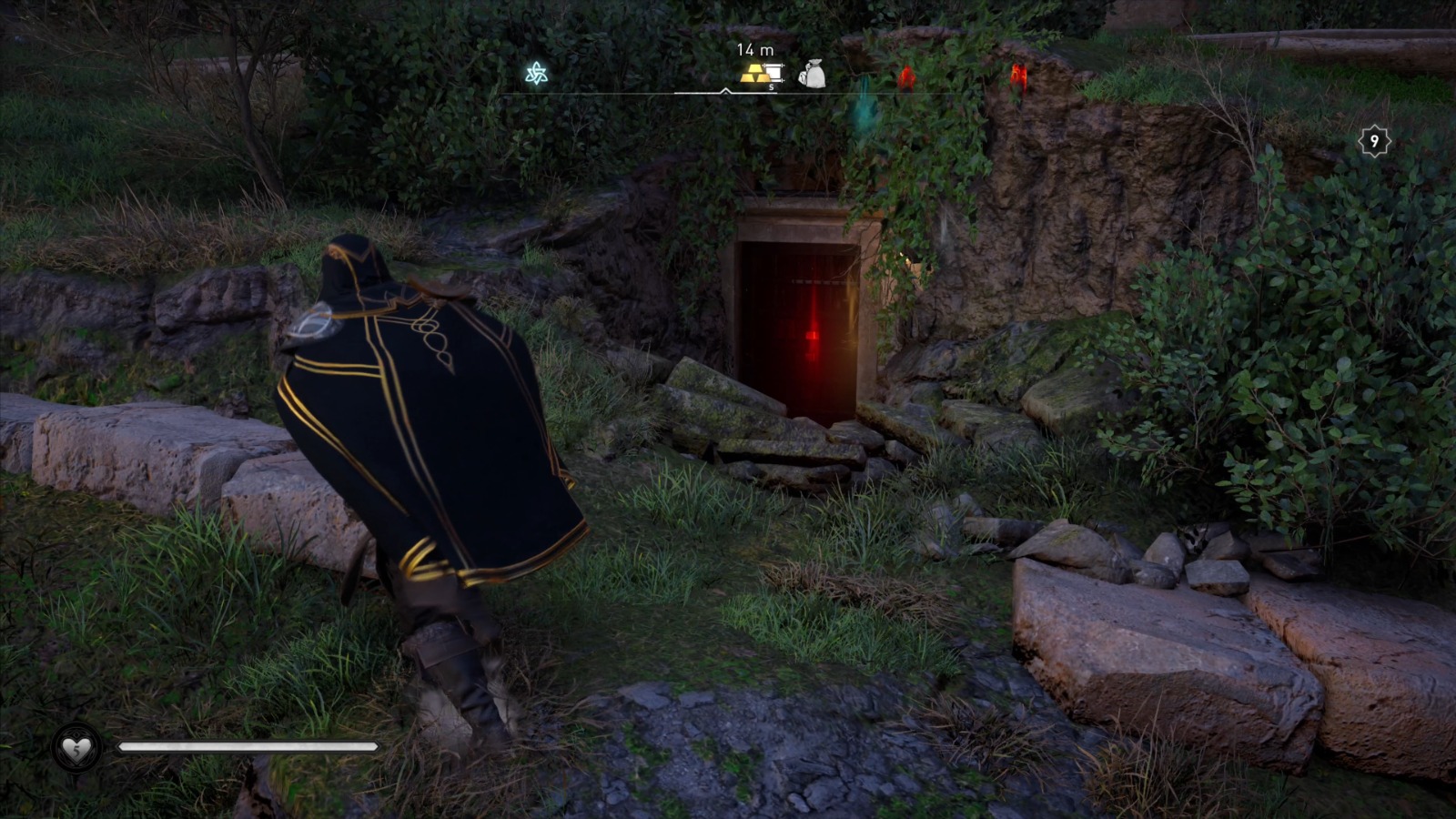
Task: Click the power level 9 badge on right edge
Action: [x=1374, y=141]
